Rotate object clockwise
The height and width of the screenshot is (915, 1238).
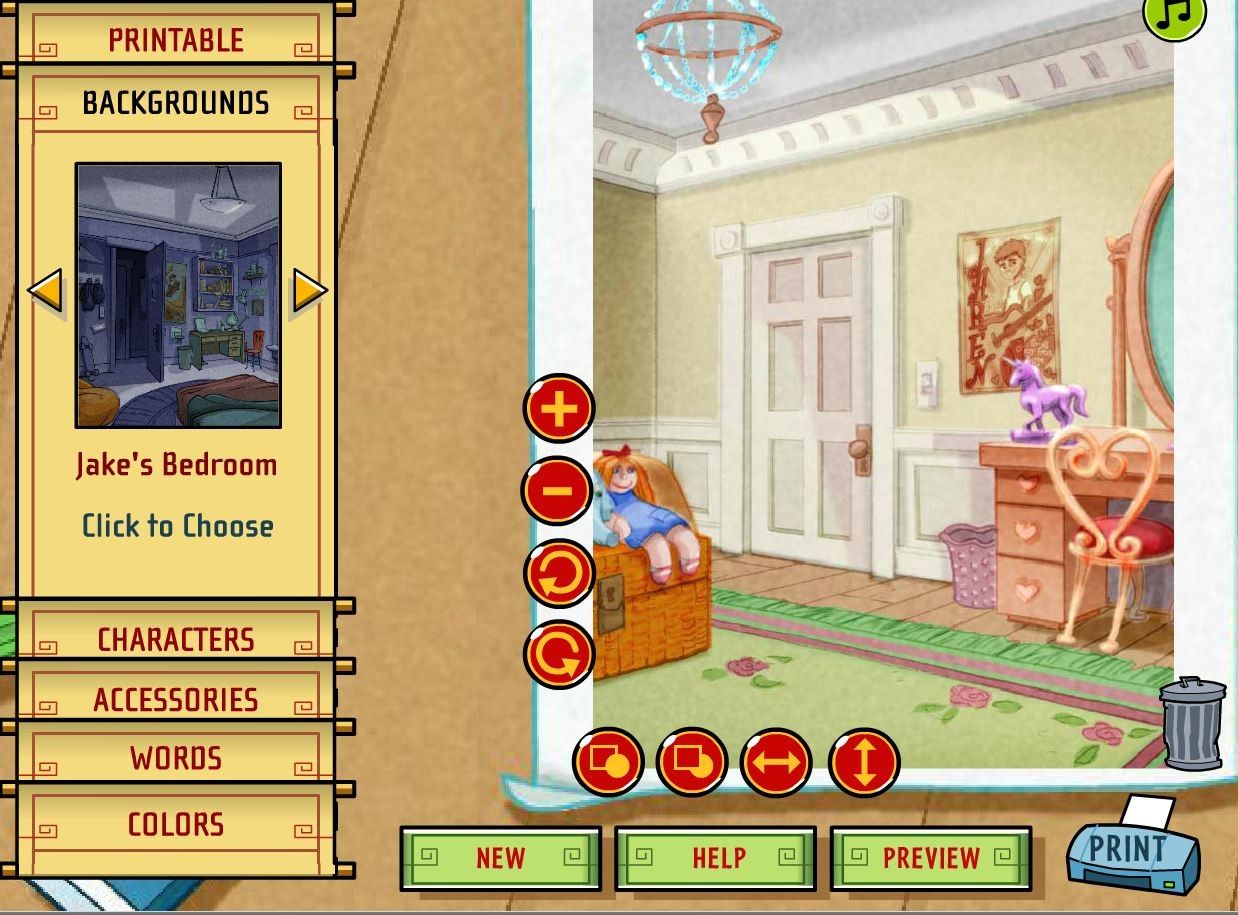click(559, 654)
